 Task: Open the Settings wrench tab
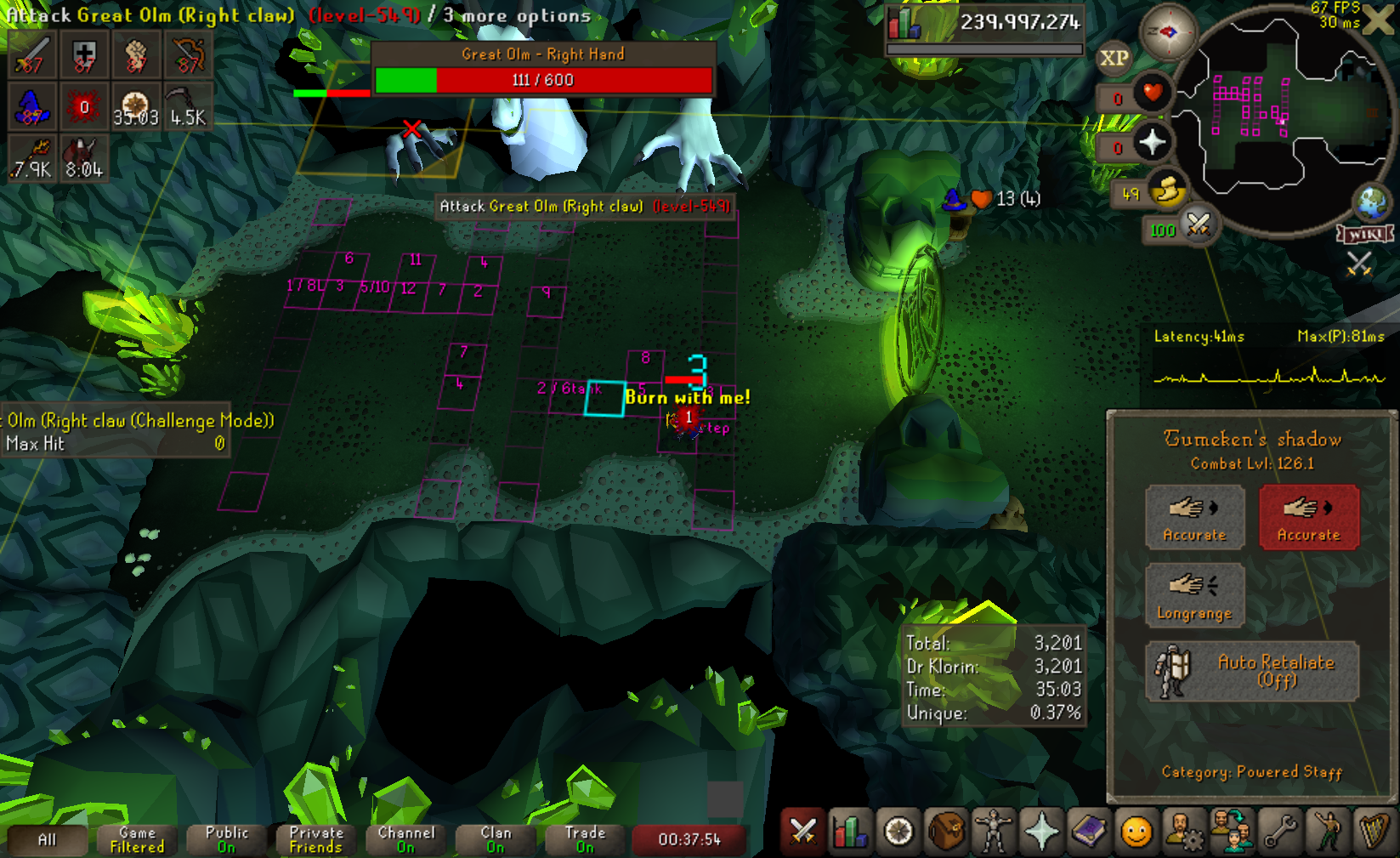coord(1279,832)
